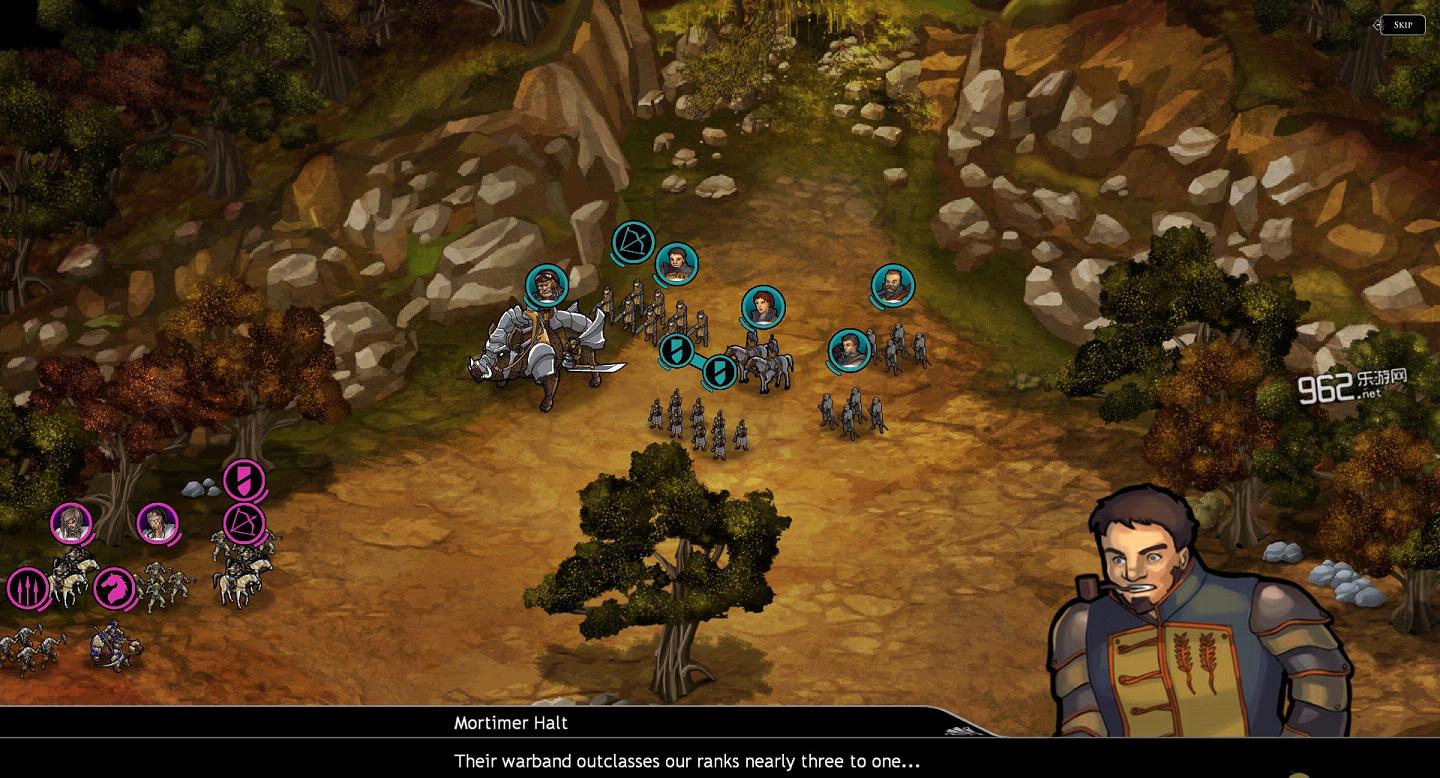Choose the red-haired woman hero portrait
Screen dimensions: 1440x778
click(763, 307)
